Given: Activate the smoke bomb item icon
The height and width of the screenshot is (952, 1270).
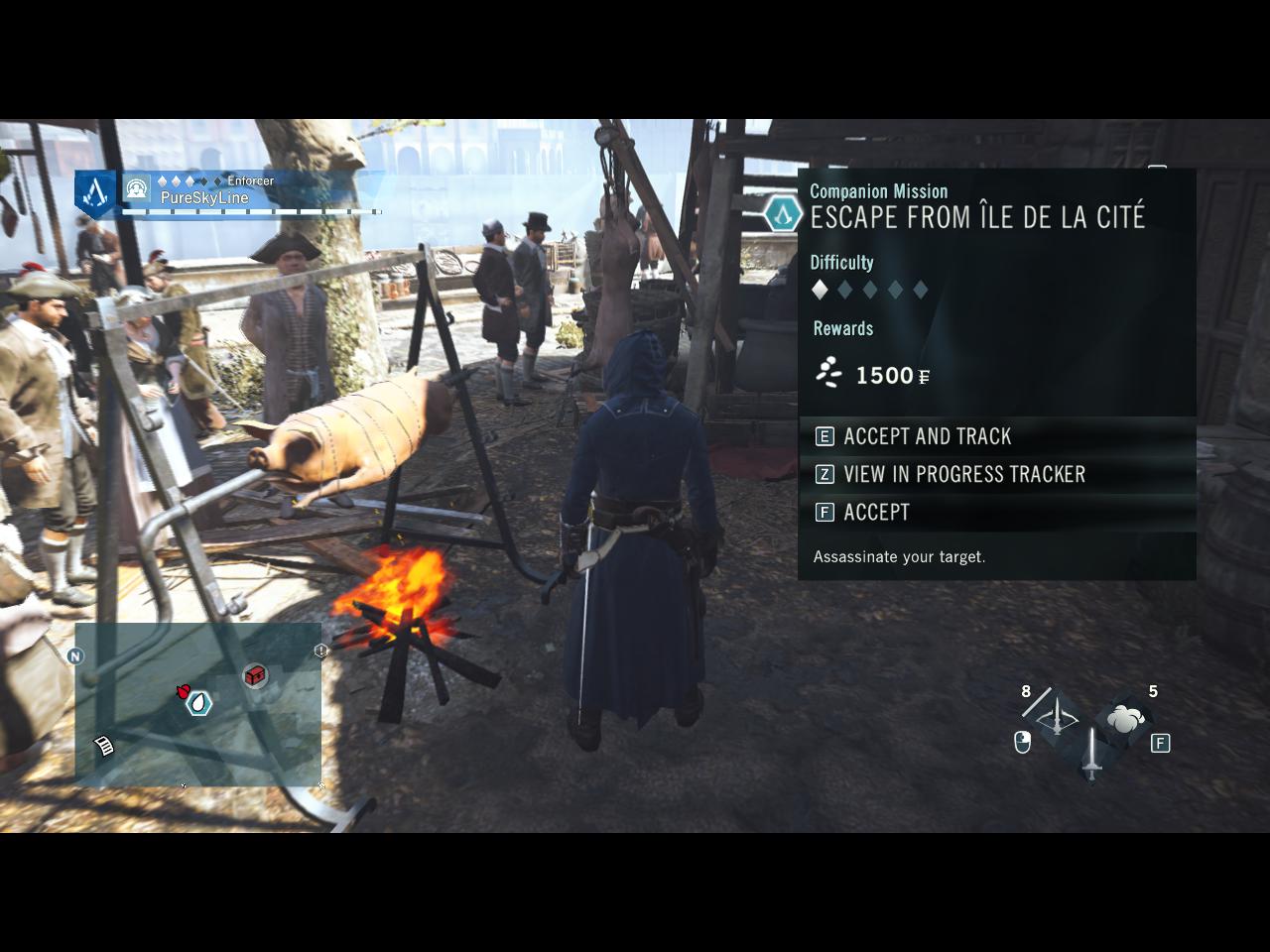Looking at the screenshot, I should [x=1125, y=720].
